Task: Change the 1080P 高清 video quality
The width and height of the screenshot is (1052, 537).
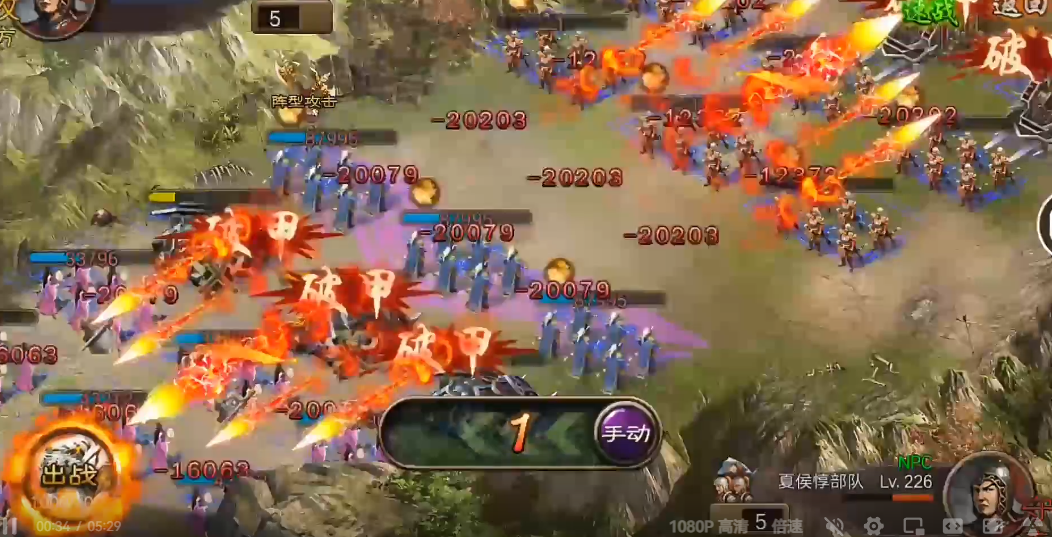Action: (x=703, y=524)
